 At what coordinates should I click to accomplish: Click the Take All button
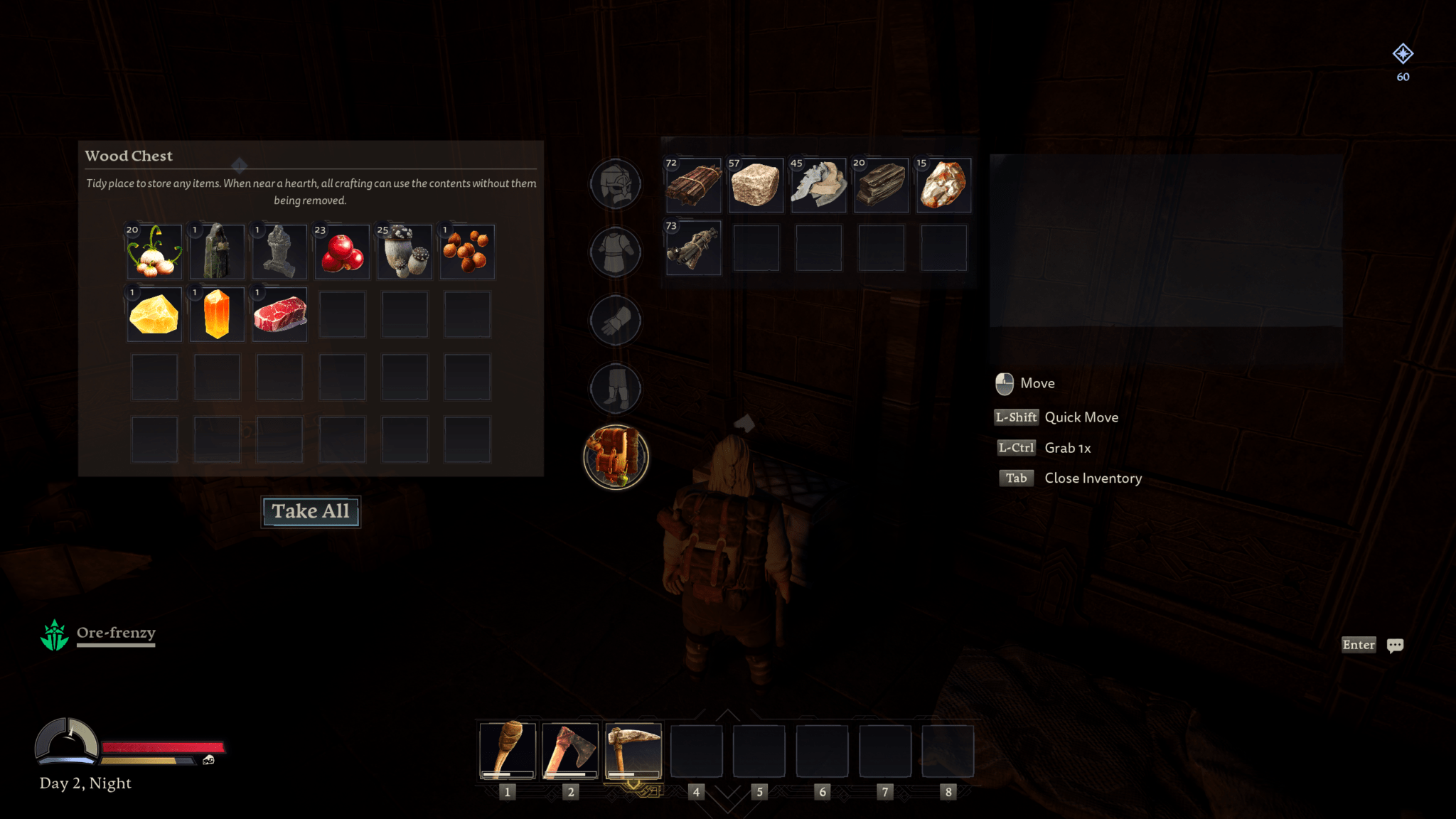[x=311, y=511]
